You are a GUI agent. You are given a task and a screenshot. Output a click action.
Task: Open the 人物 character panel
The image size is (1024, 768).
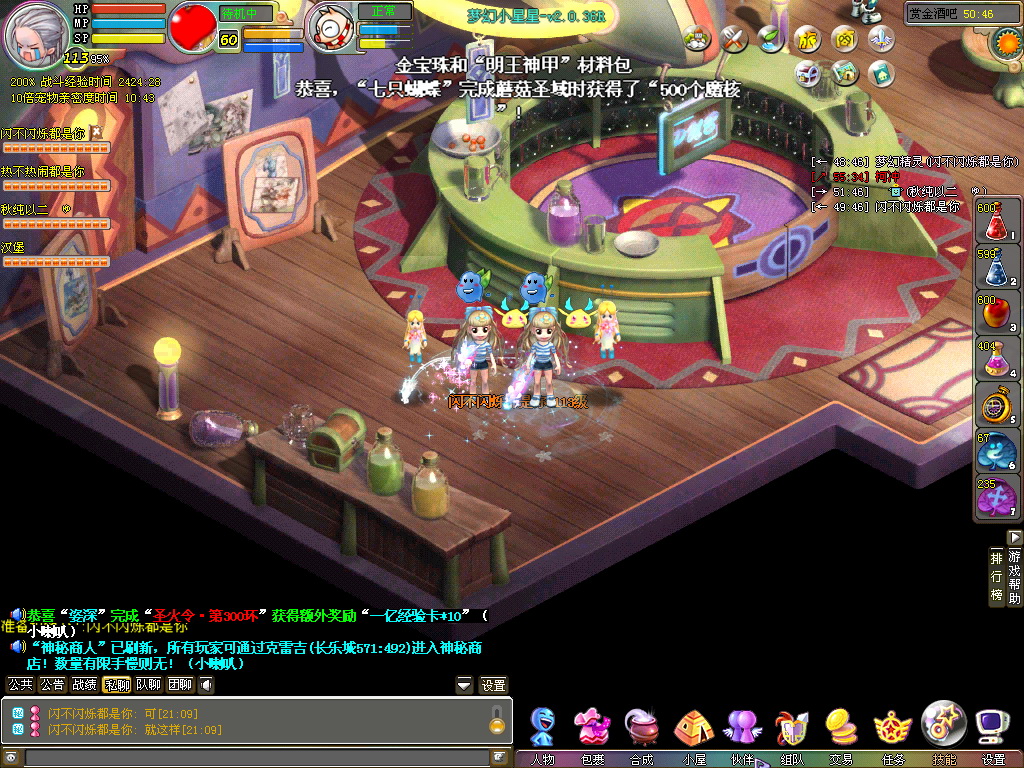[543, 730]
